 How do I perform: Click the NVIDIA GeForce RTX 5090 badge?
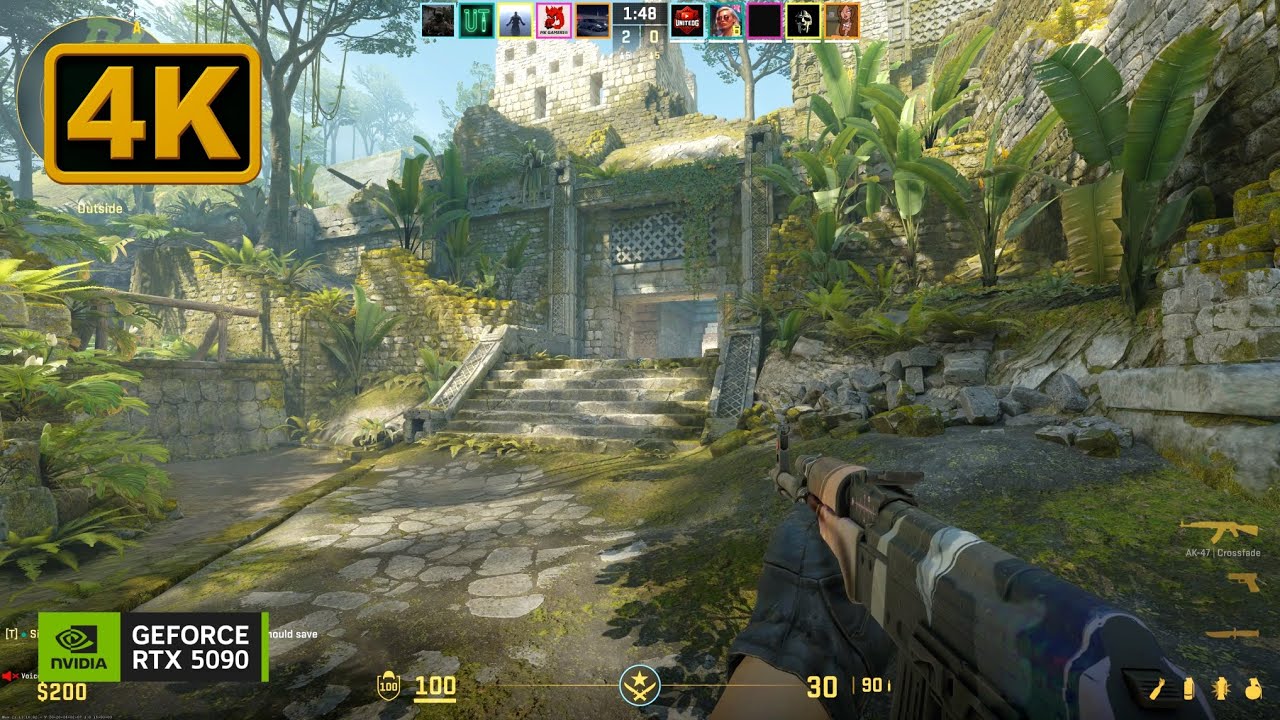(153, 647)
